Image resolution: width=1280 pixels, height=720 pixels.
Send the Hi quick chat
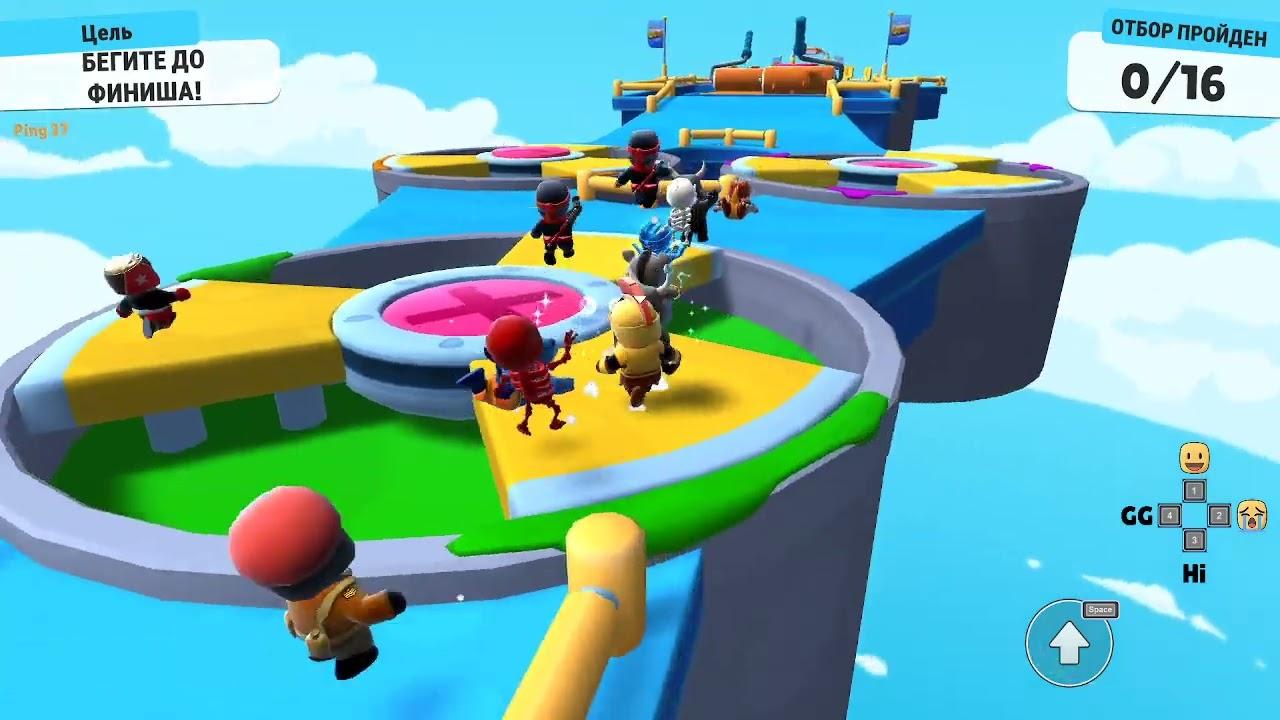(x=1193, y=573)
